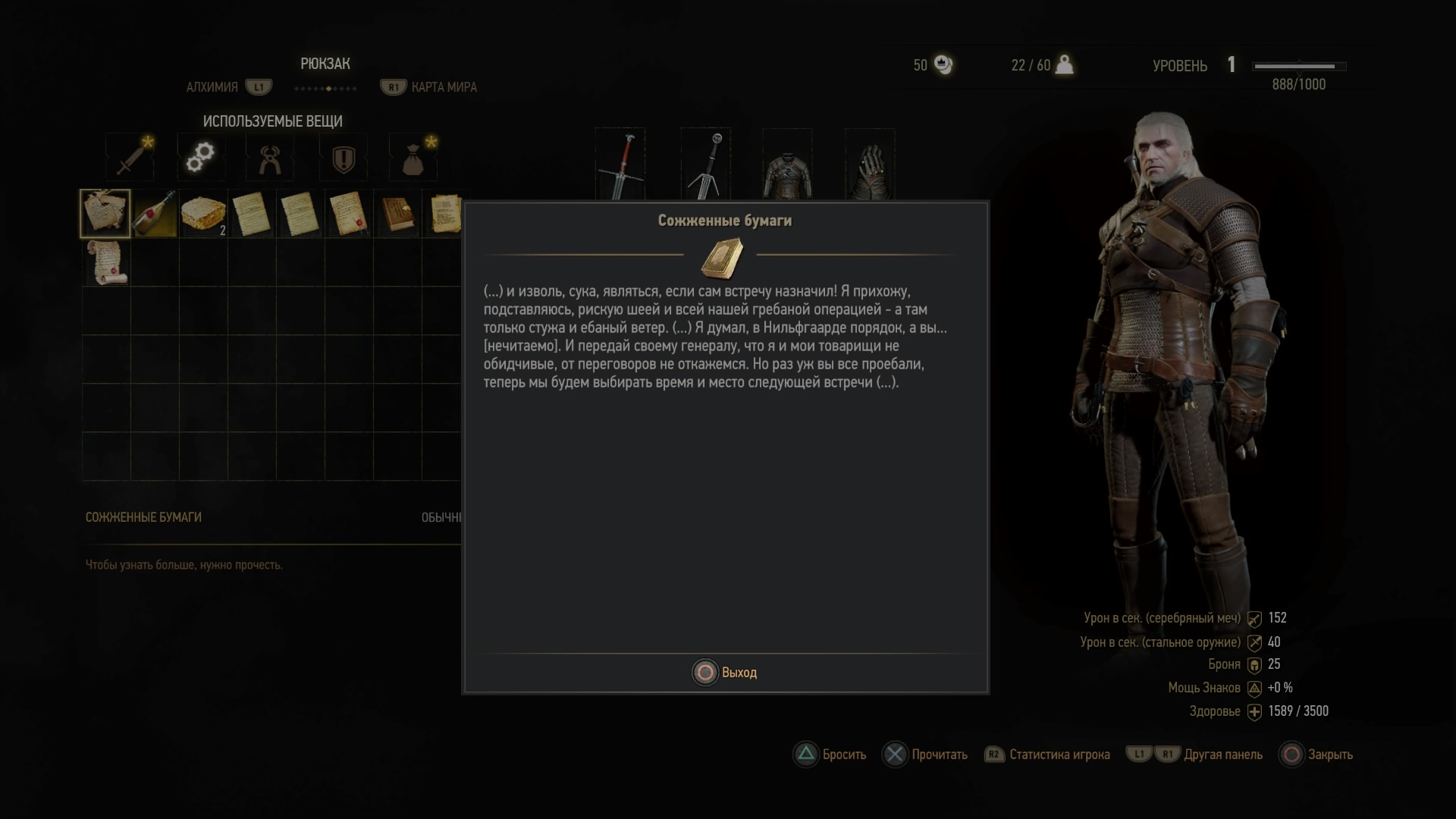
Task: Choose the brown leather book item
Action: click(397, 213)
